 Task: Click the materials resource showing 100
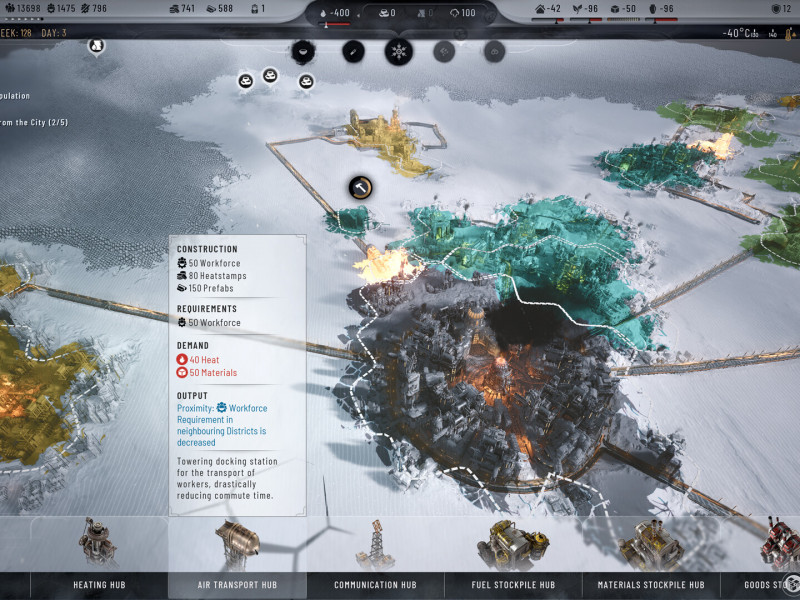click(462, 13)
